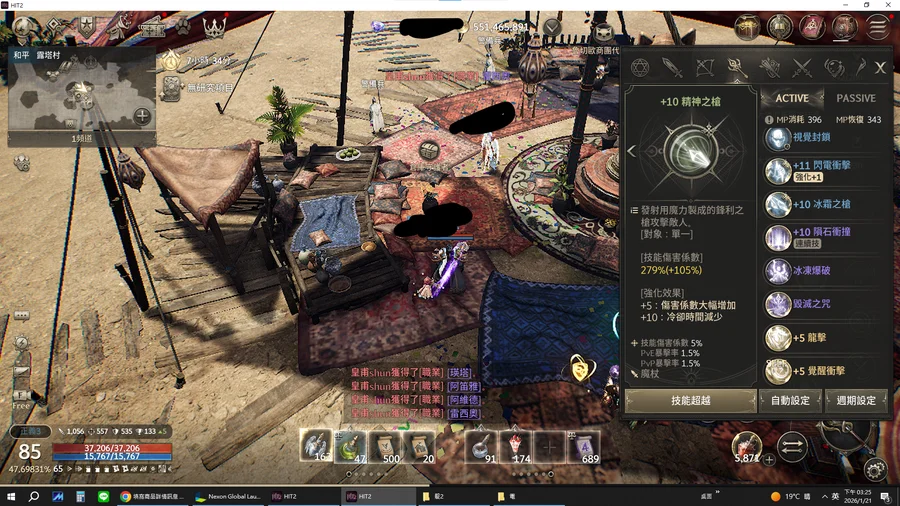Select the ACTIVE skills tab

(x=792, y=98)
